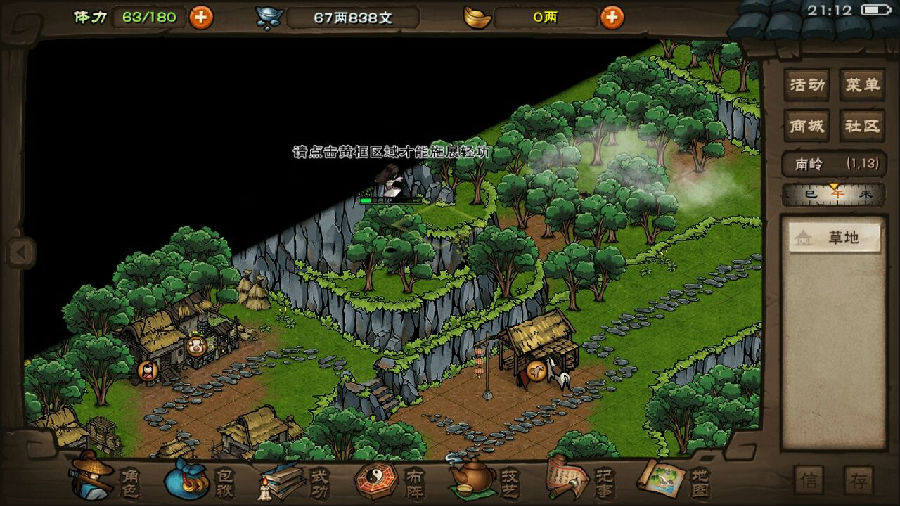Open the 活动 events button
Viewport: 900px width, 506px height.
point(807,85)
